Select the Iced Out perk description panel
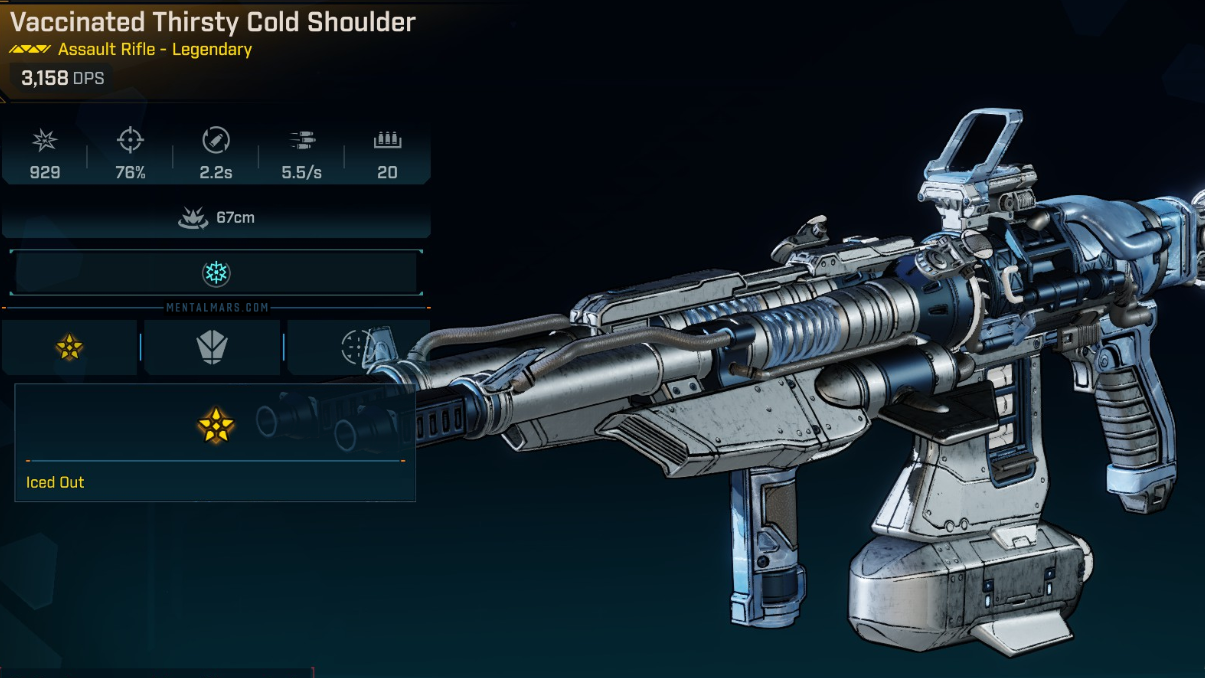This screenshot has width=1205, height=678. tap(215, 443)
